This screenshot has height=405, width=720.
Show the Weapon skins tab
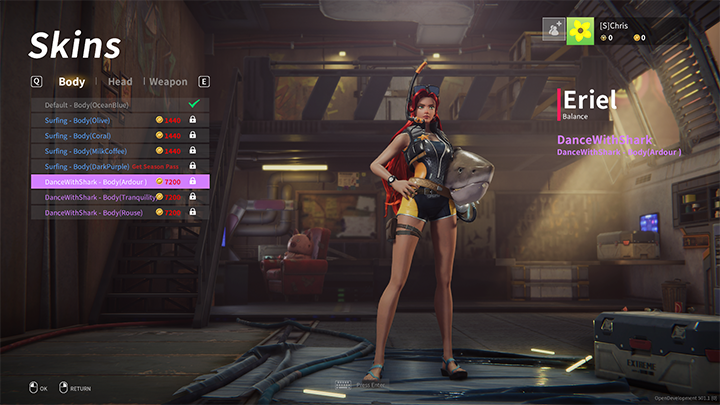pyautogui.click(x=168, y=82)
